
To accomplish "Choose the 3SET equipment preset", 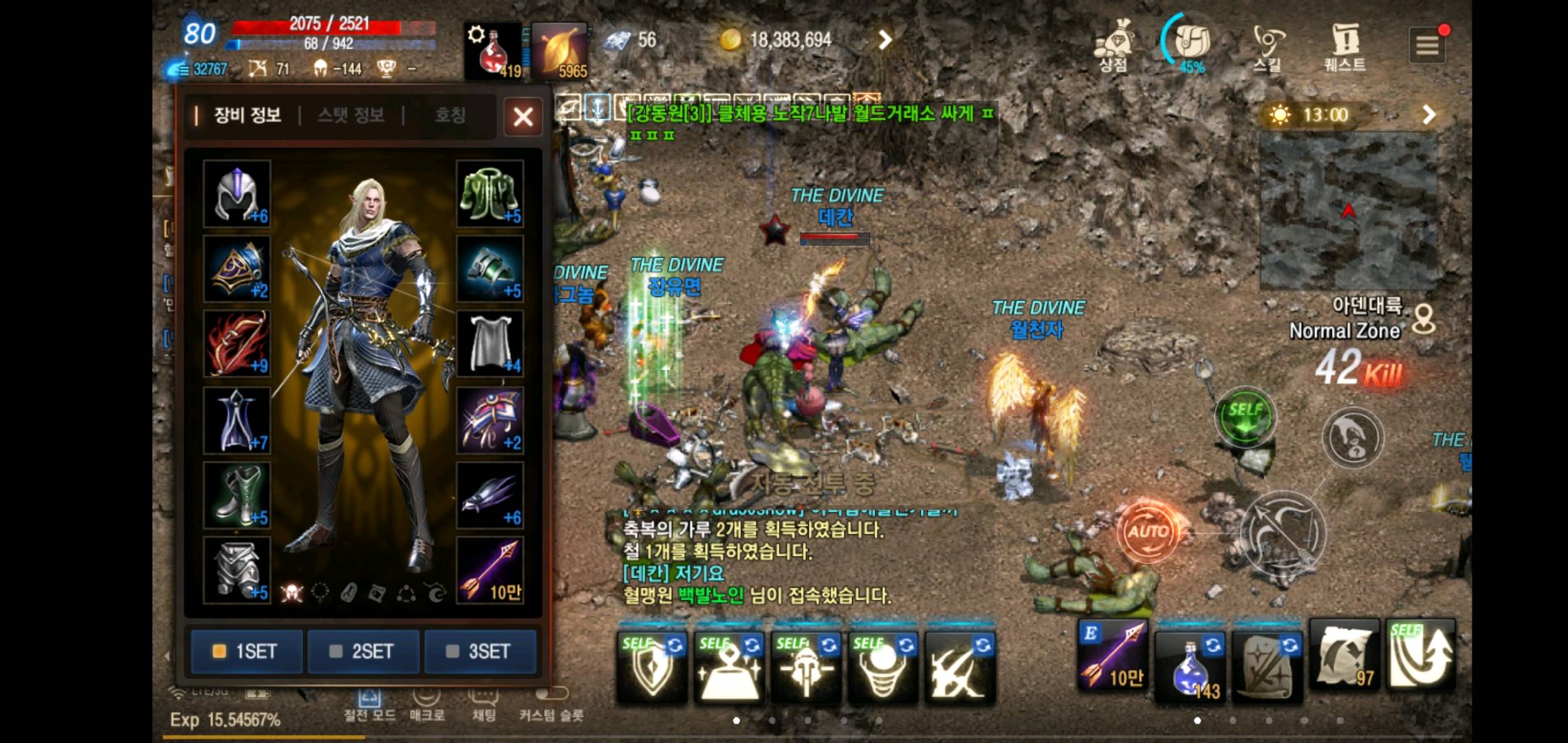I will pyautogui.click(x=480, y=651).
